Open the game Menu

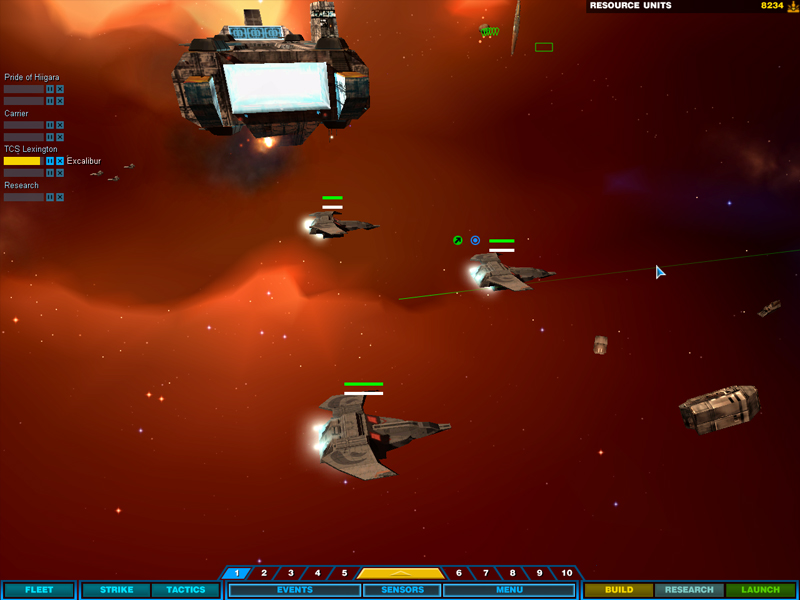pyautogui.click(x=509, y=590)
